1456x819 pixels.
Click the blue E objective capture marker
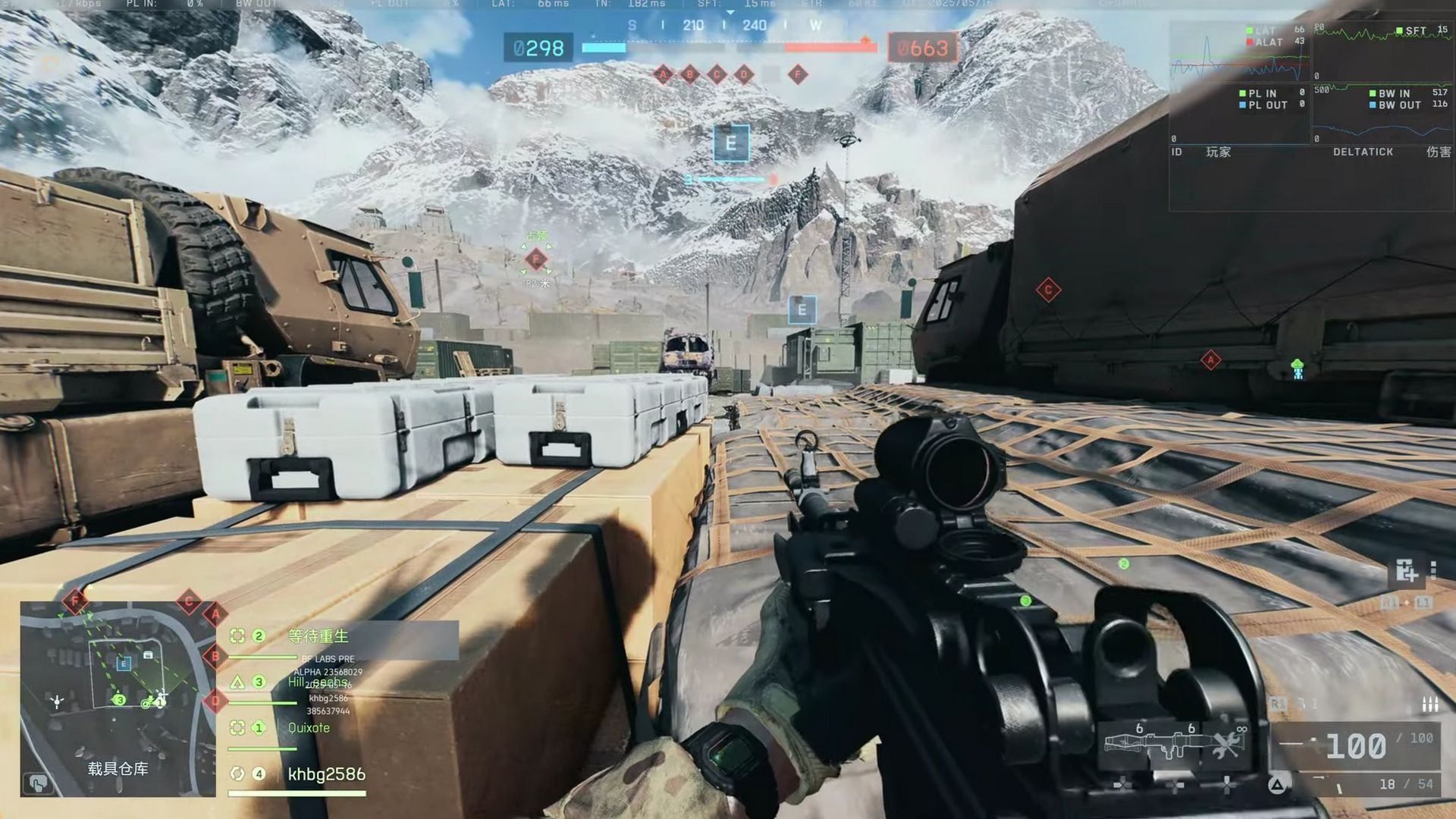coord(731,143)
